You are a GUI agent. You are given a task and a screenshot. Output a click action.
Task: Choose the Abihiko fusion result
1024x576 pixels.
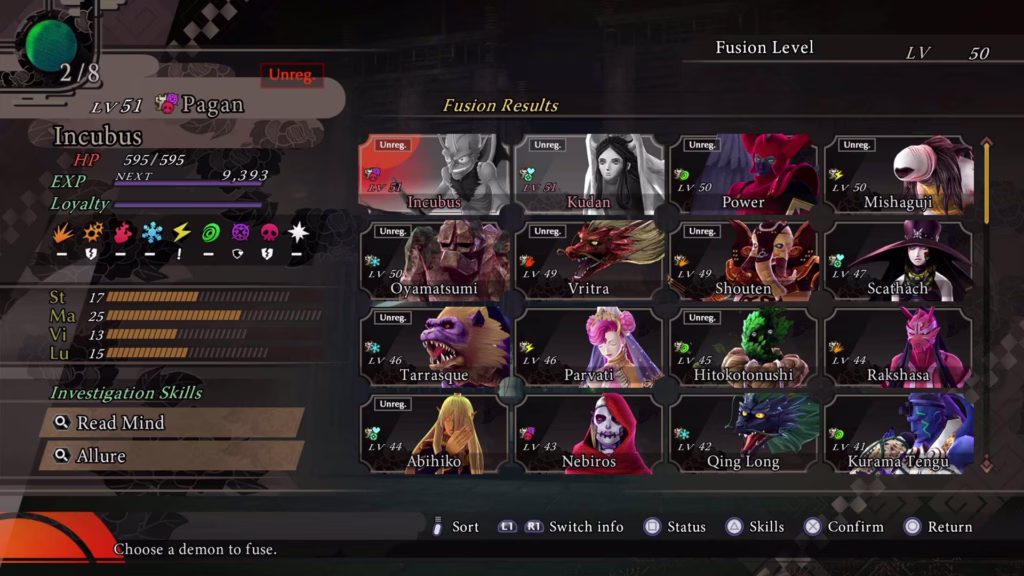click(434, 434)
